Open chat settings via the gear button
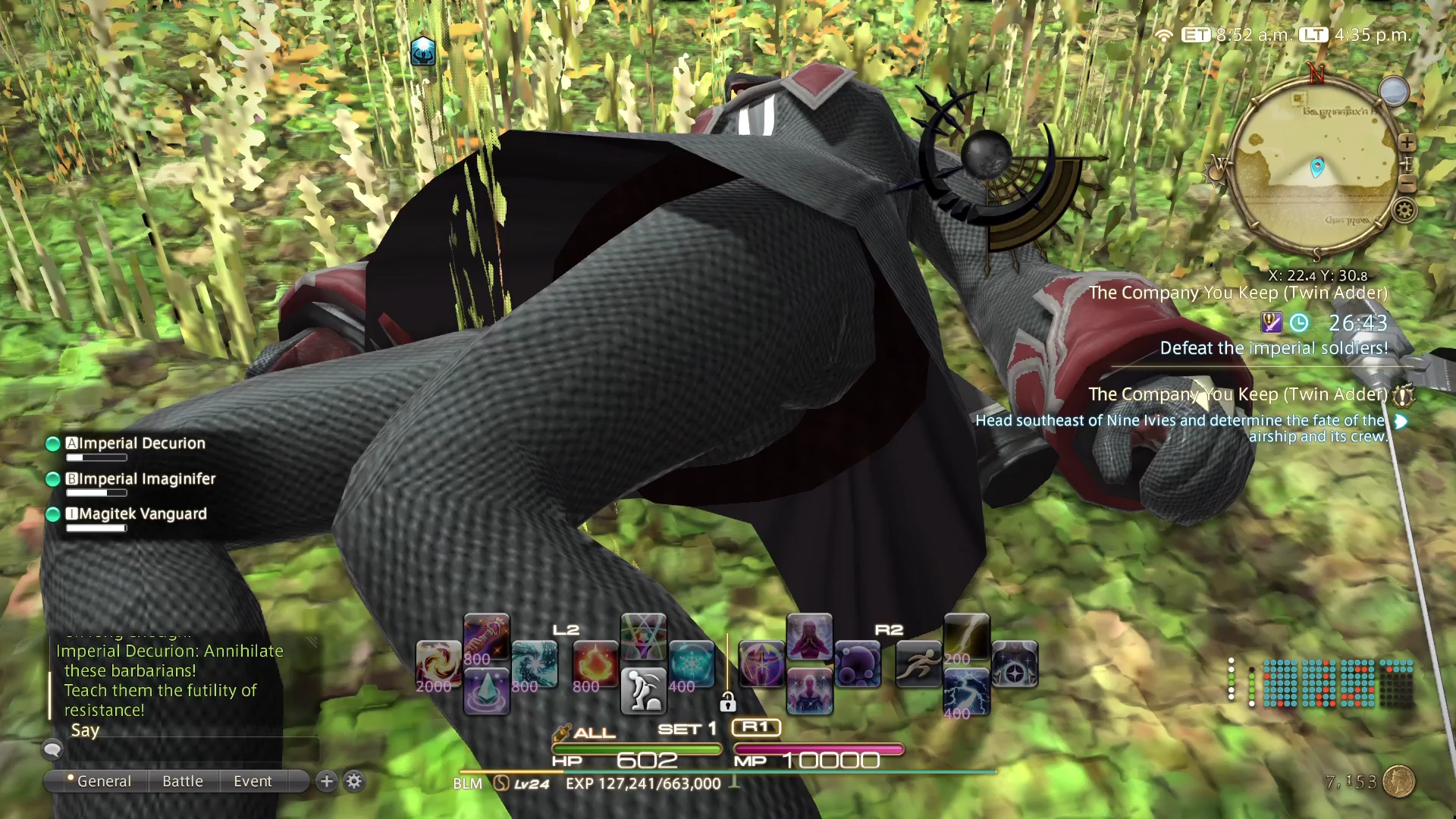The height and width of the screenshot is (819, 1456). (x=354, y=781)
